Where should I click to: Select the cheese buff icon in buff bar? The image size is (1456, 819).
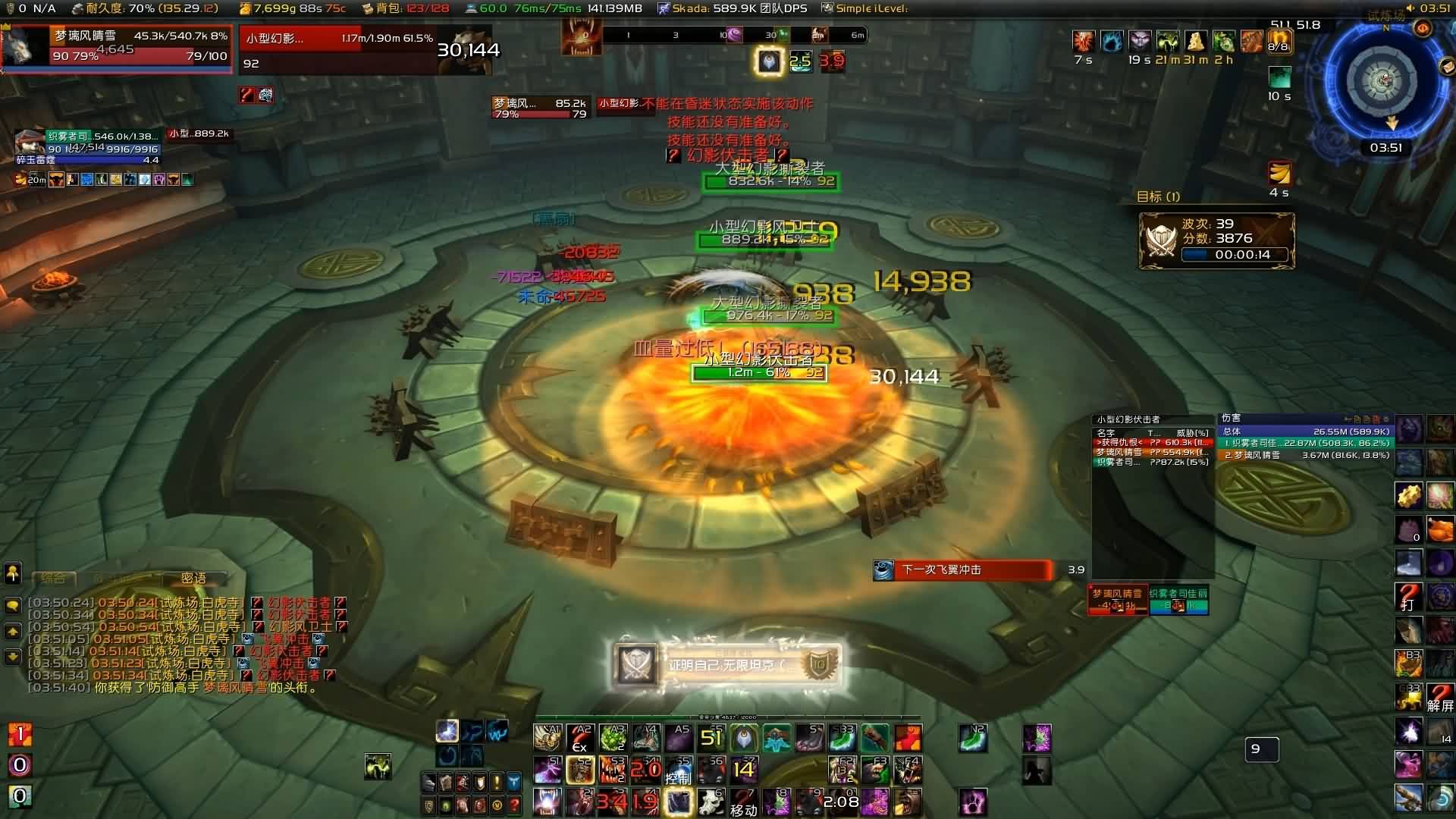point(1195,41)
